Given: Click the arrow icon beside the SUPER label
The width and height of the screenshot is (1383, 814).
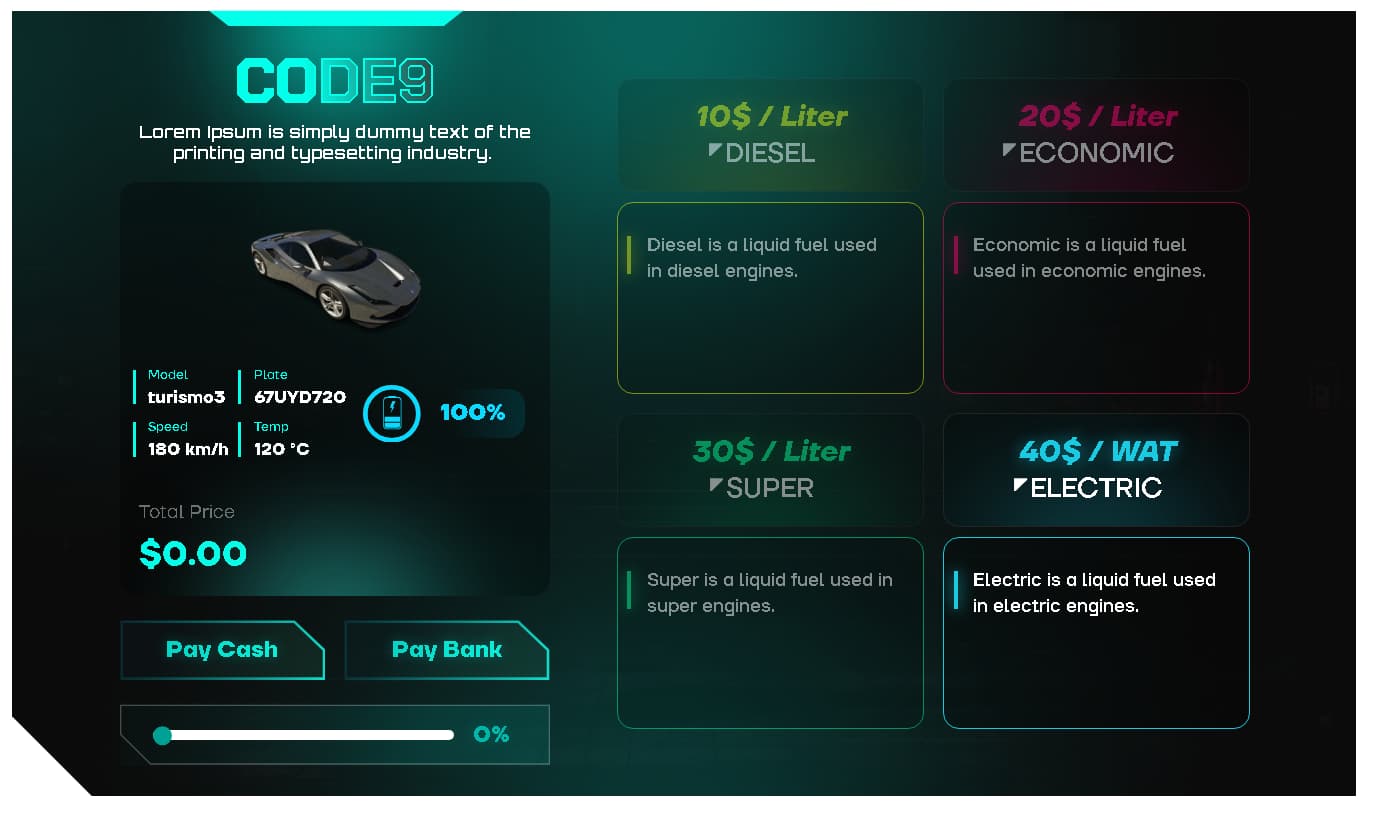Looking at the screenshot, I should pos(714,485).
